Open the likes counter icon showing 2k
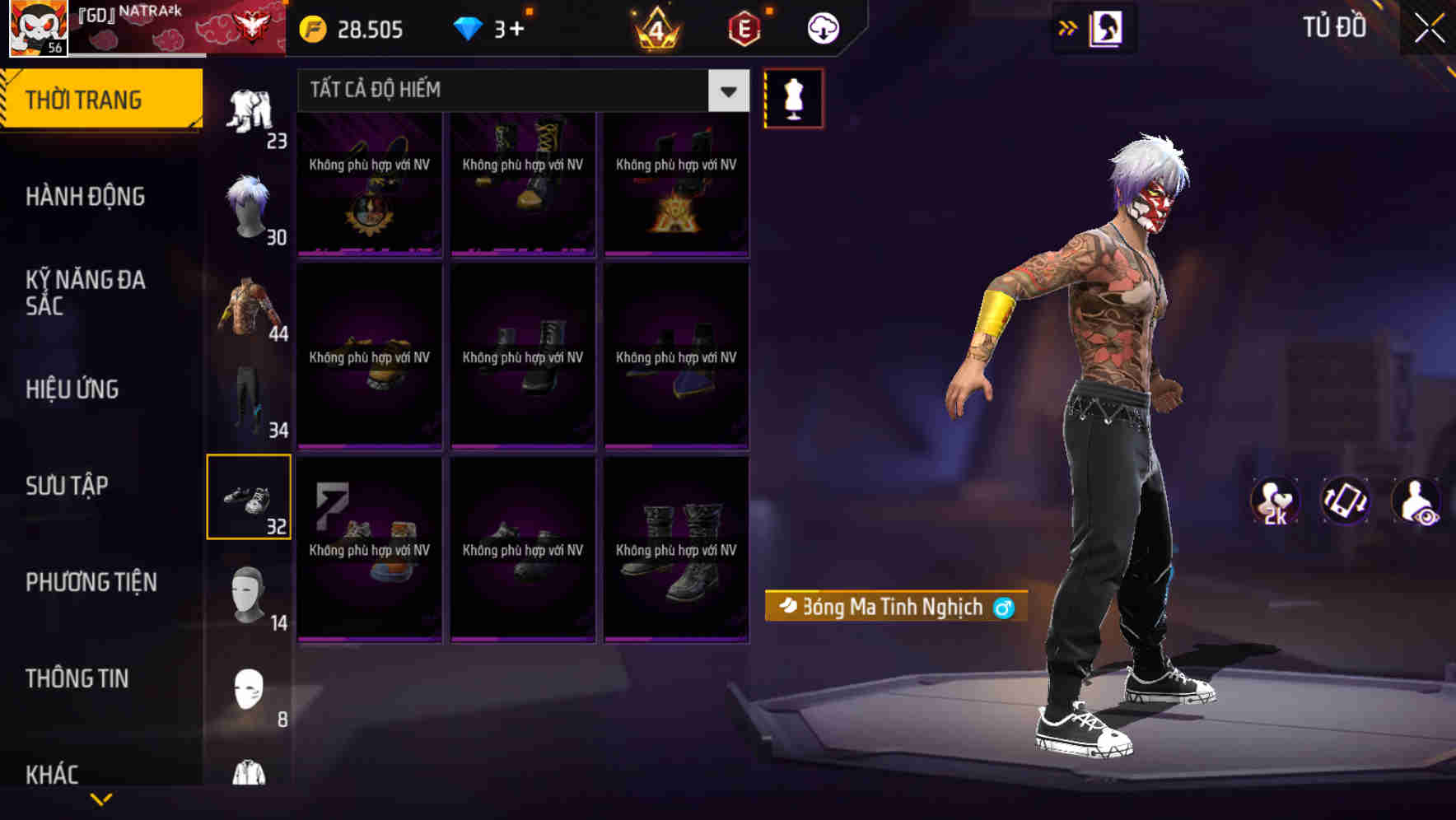Screen dimensions: 1456x820 click(x=1275, y=501)
